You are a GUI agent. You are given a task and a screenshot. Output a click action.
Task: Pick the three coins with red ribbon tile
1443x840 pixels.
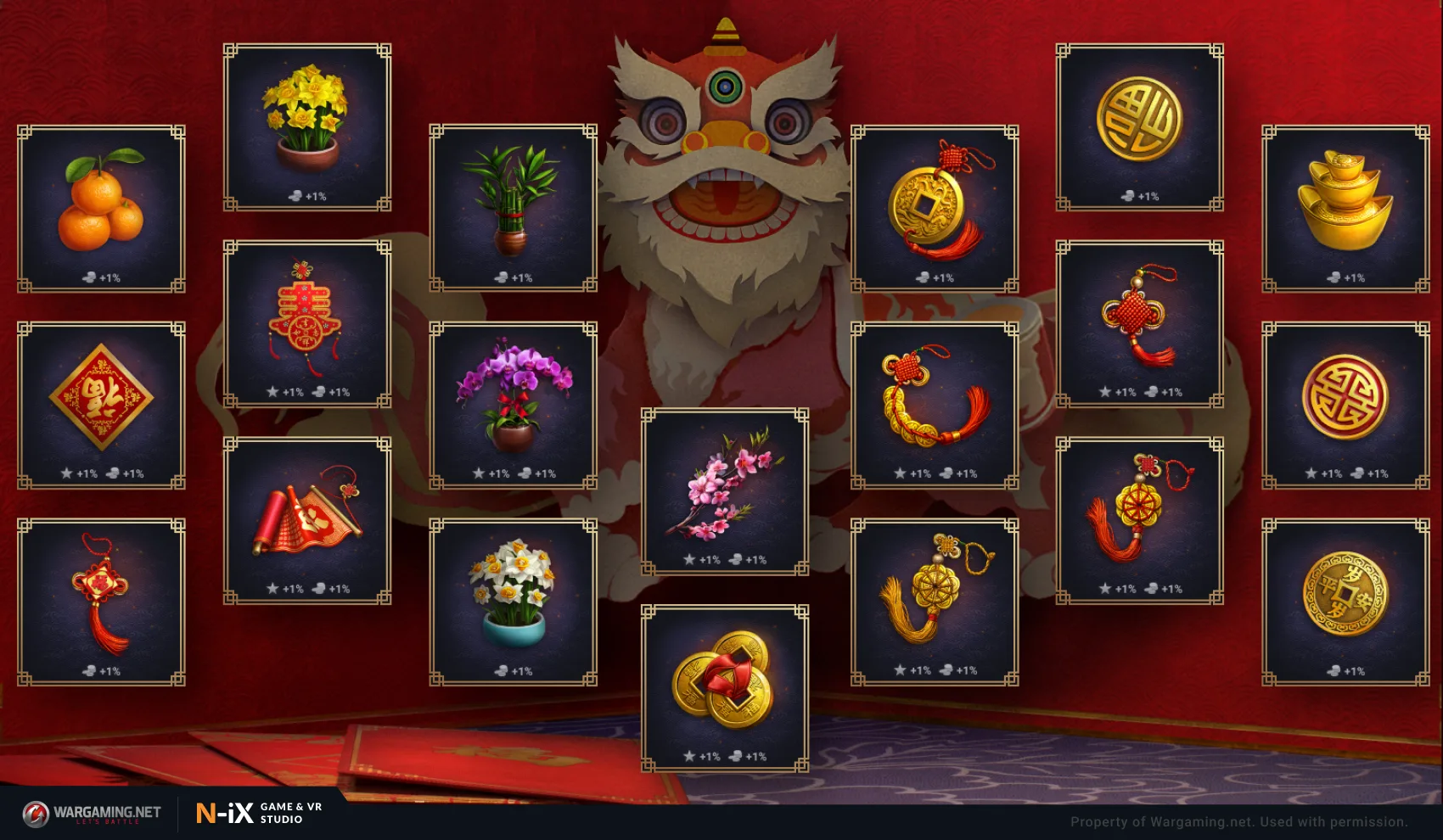coord(724,688)
